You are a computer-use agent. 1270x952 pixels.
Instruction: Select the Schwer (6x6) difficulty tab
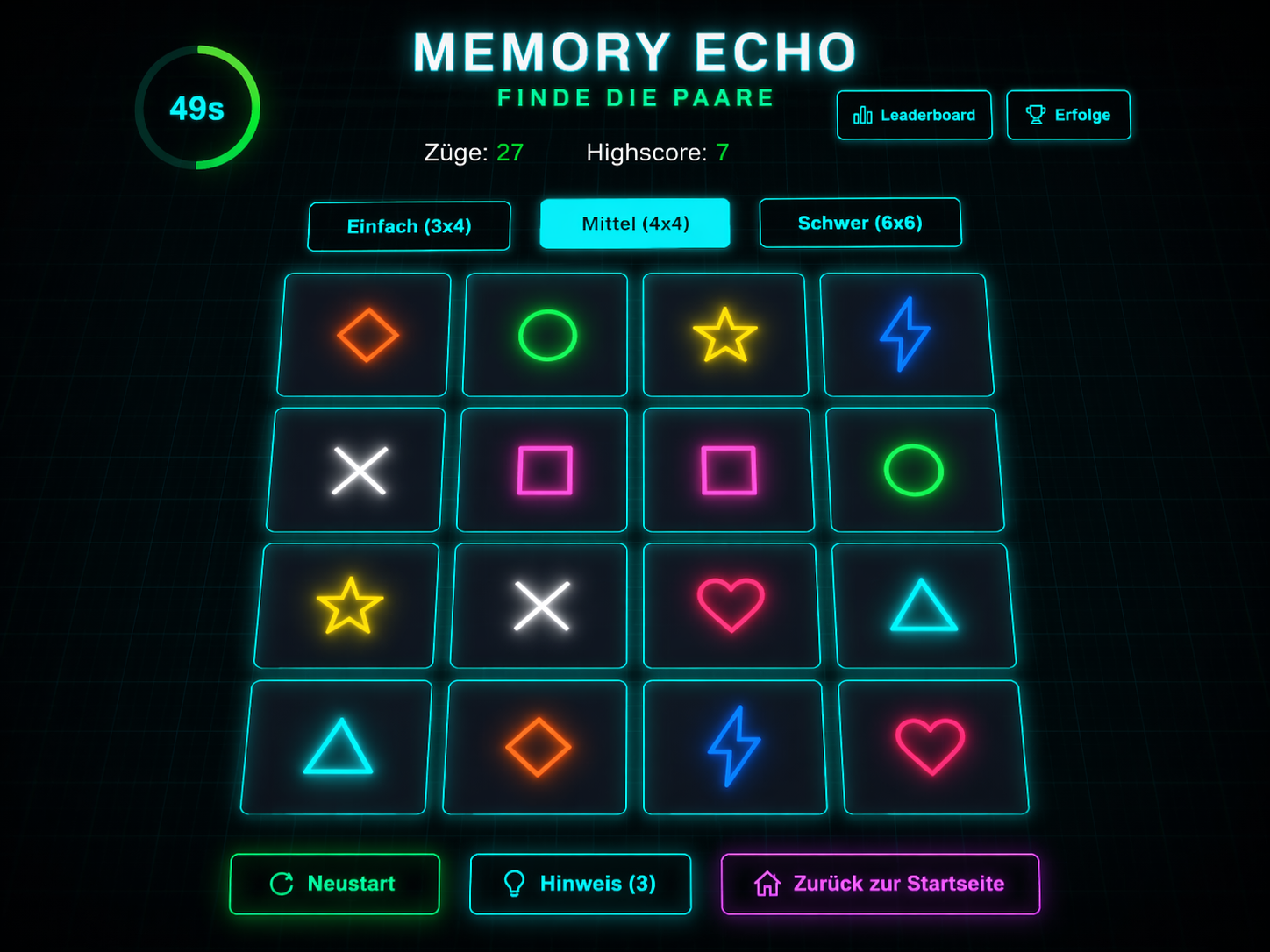pos(860,223)
